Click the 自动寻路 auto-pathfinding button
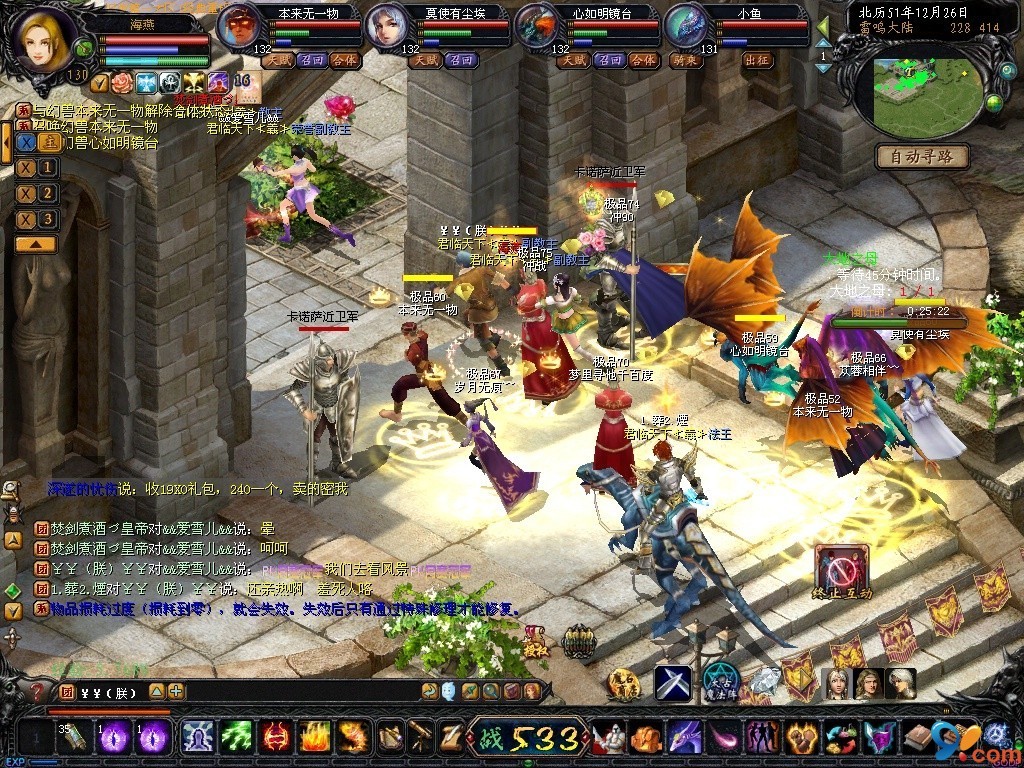This screenshot has width=1024, height=768. click(x=922, y=156)
